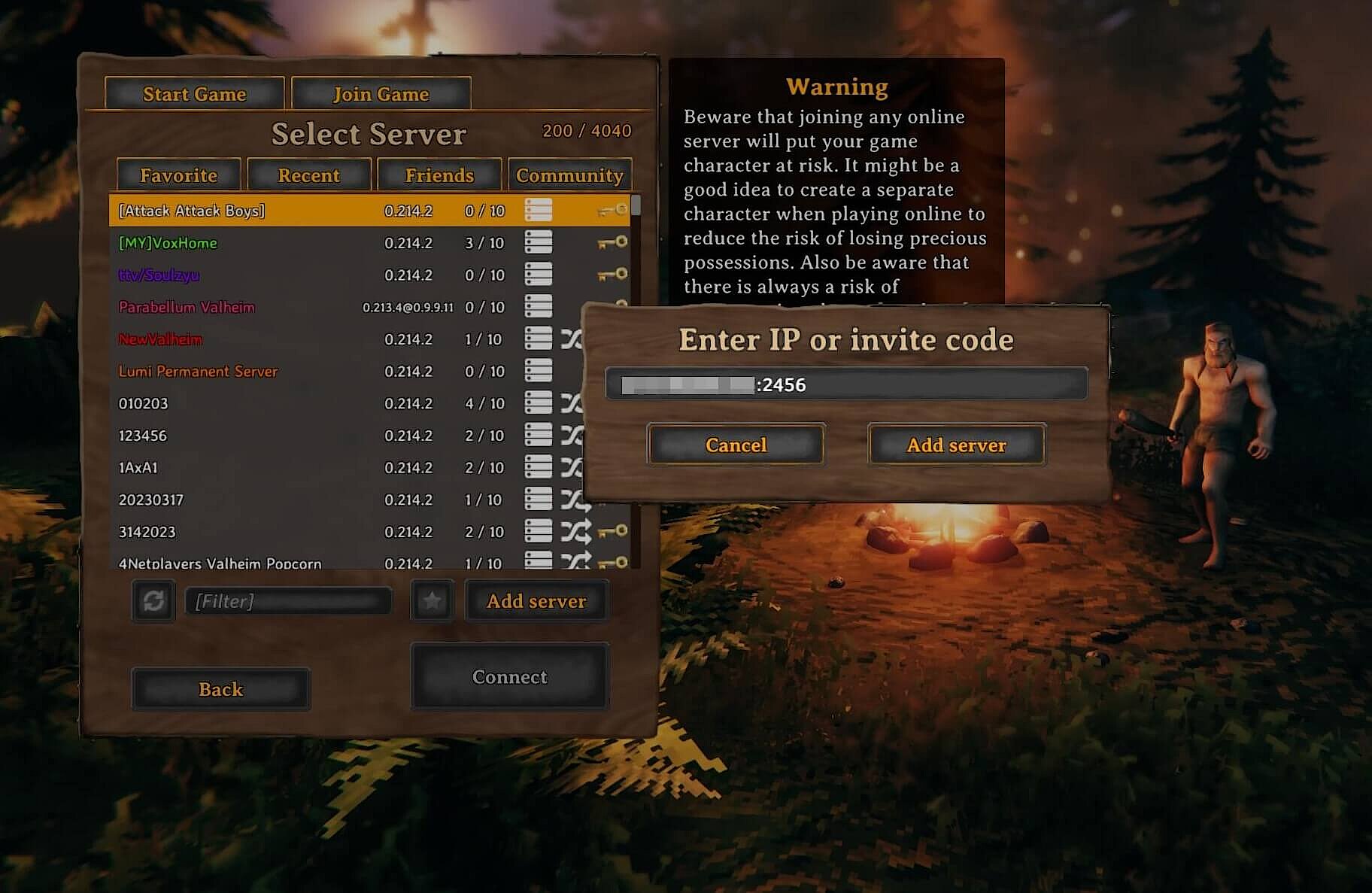This screenshot has height=893, width=1372.
Task: Click the Back button
Action: click(220, 688)
